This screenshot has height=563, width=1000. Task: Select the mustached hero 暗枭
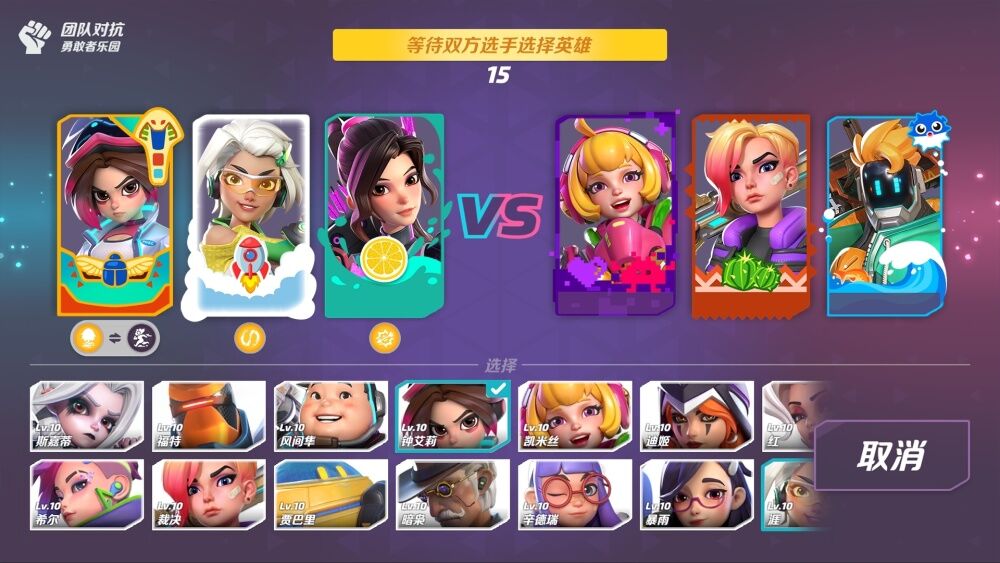[x=453, y=493]
